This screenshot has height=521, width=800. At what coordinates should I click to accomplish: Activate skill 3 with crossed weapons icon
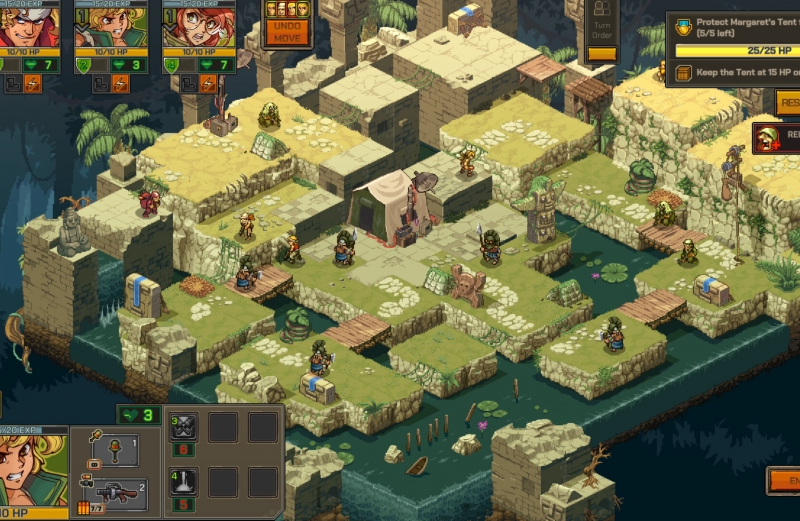[184, 428]
